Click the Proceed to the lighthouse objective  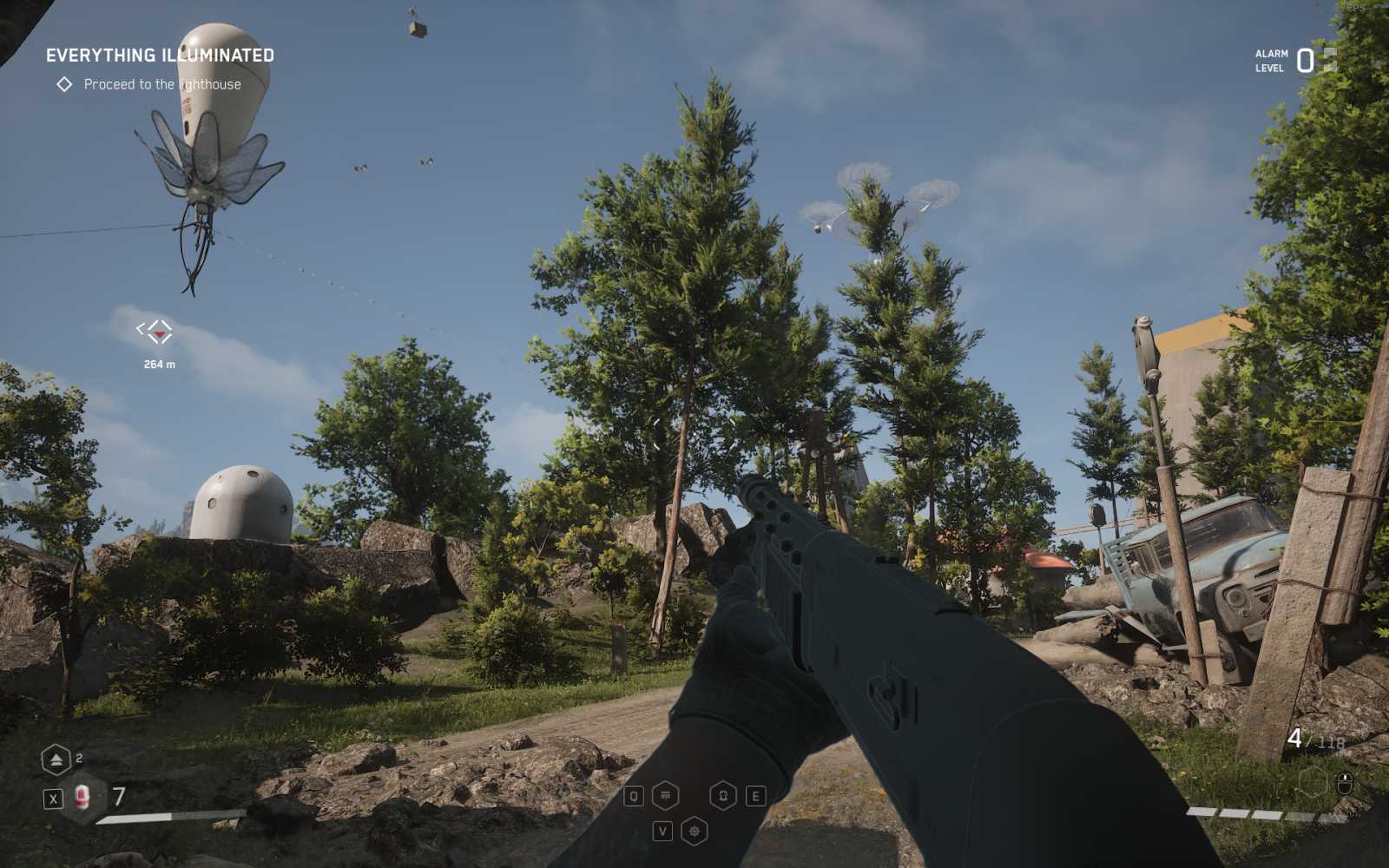coord(162,84)
